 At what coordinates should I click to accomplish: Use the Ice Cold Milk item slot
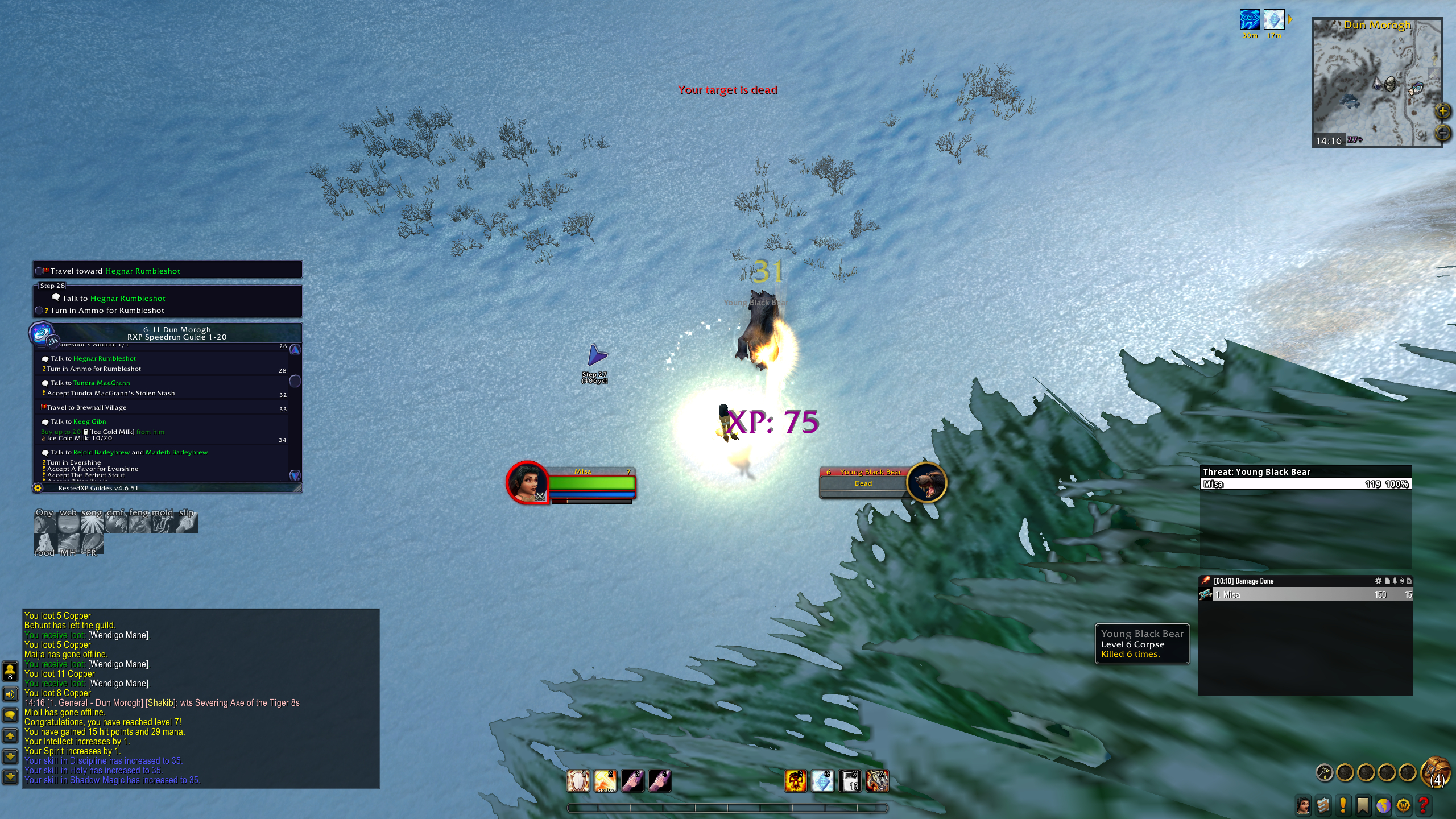850,781
